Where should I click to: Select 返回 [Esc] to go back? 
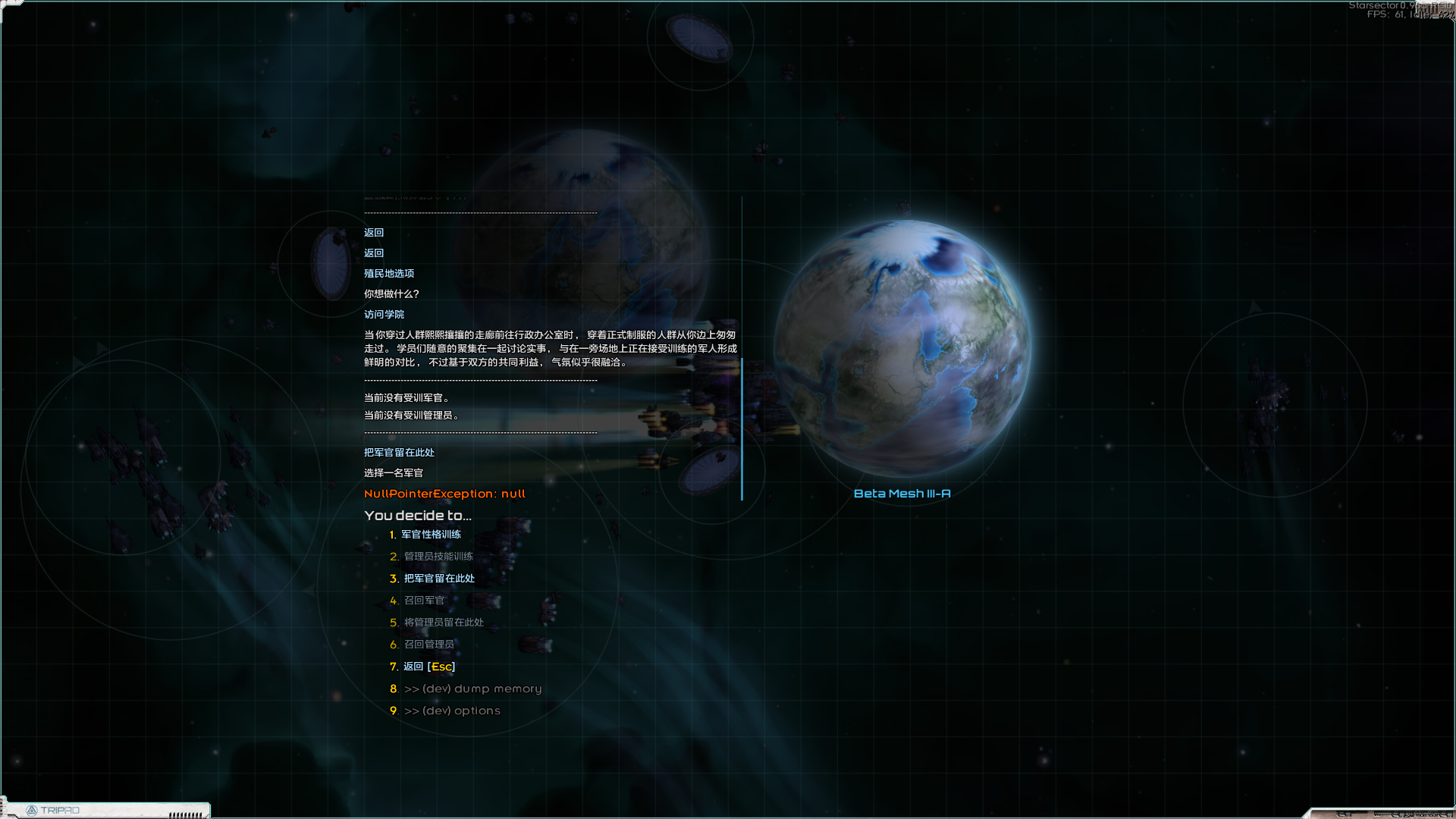(427, 667)
